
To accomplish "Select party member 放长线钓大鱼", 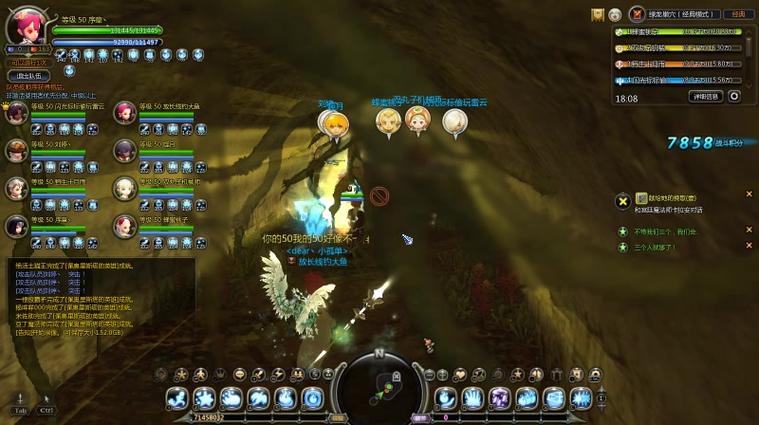I will click(x=124, y=113).
